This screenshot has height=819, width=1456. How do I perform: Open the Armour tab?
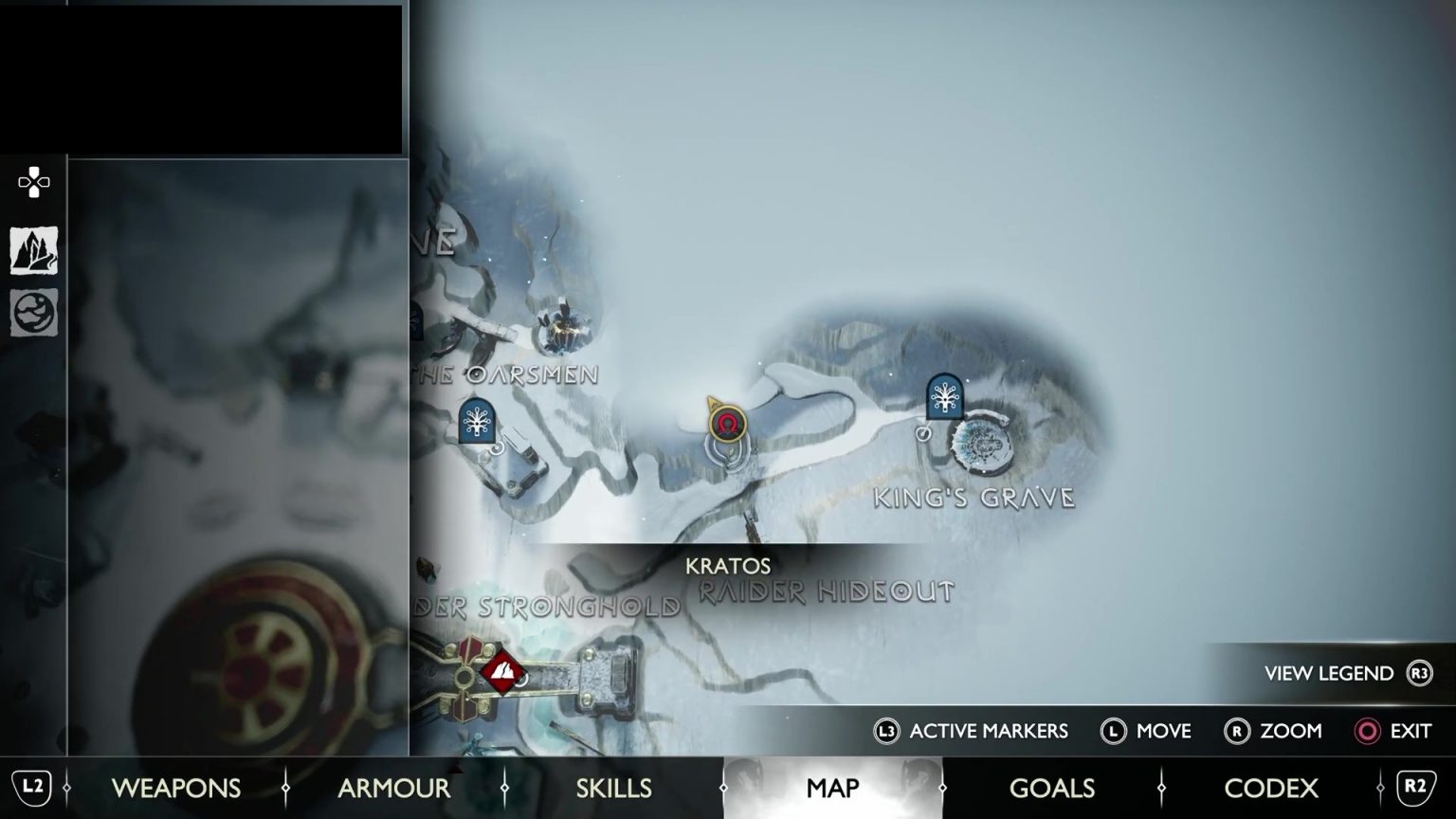(394, 788)
